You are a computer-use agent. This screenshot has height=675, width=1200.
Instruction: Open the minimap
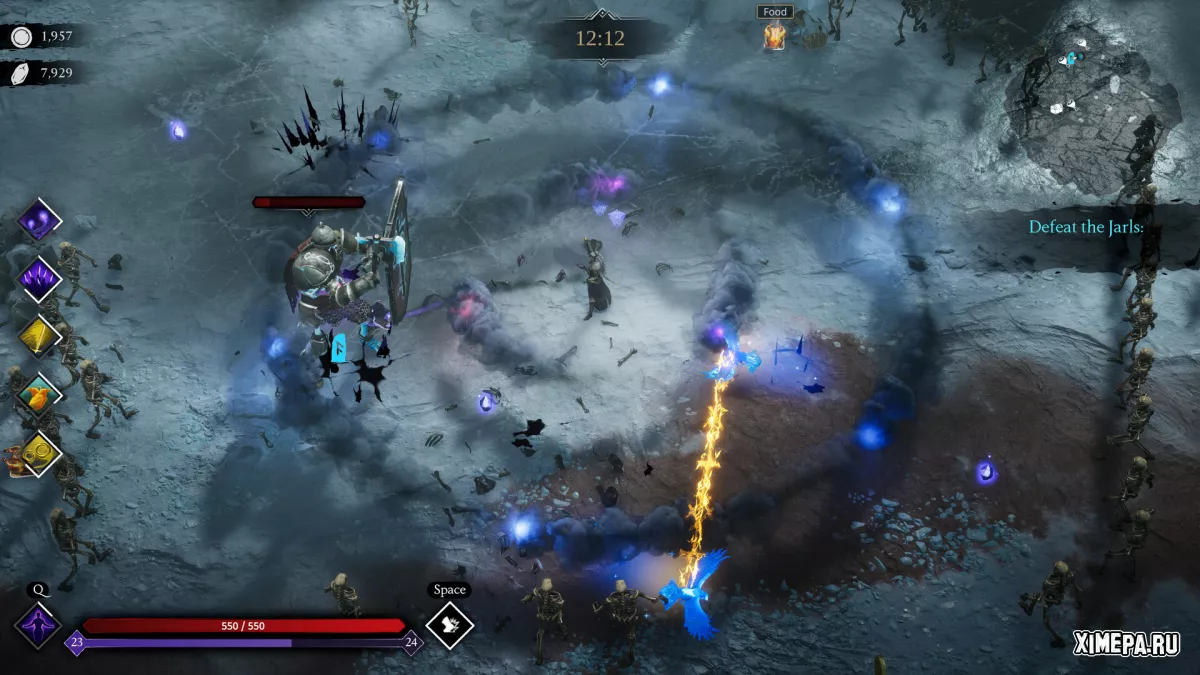[x=1092, y=95]
